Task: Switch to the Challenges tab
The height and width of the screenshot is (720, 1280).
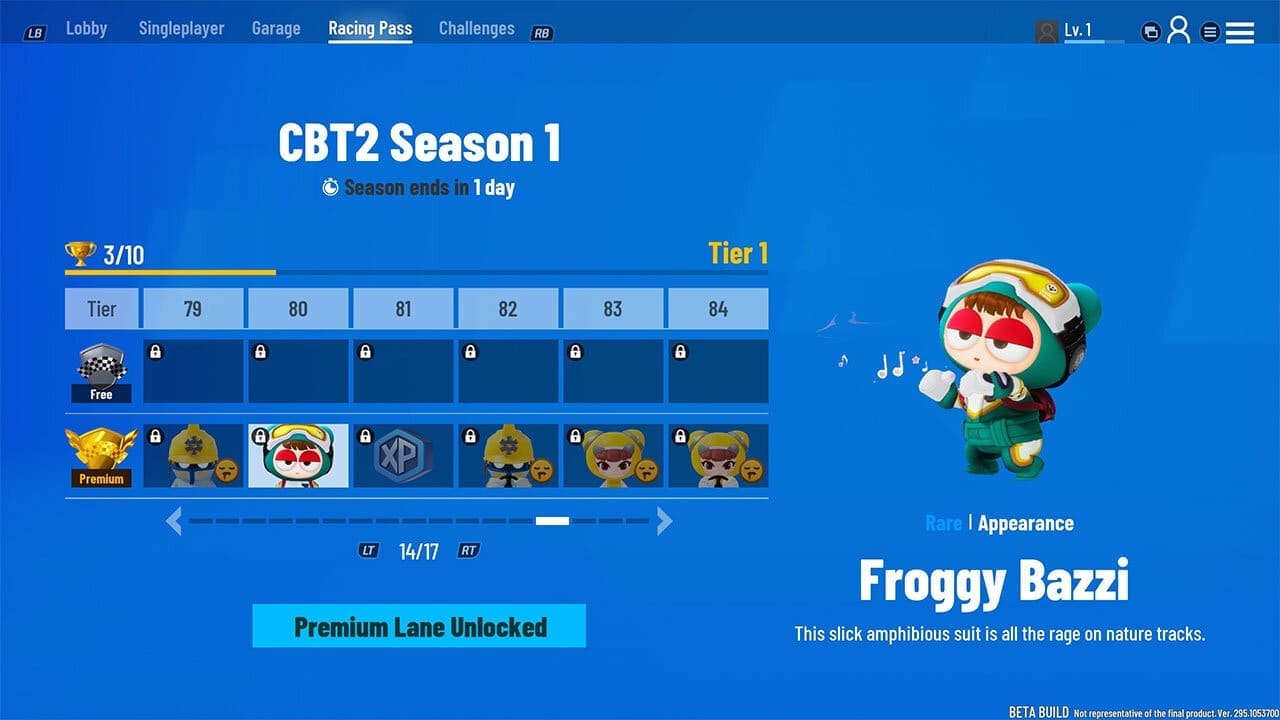Action: tap(476, 28)
